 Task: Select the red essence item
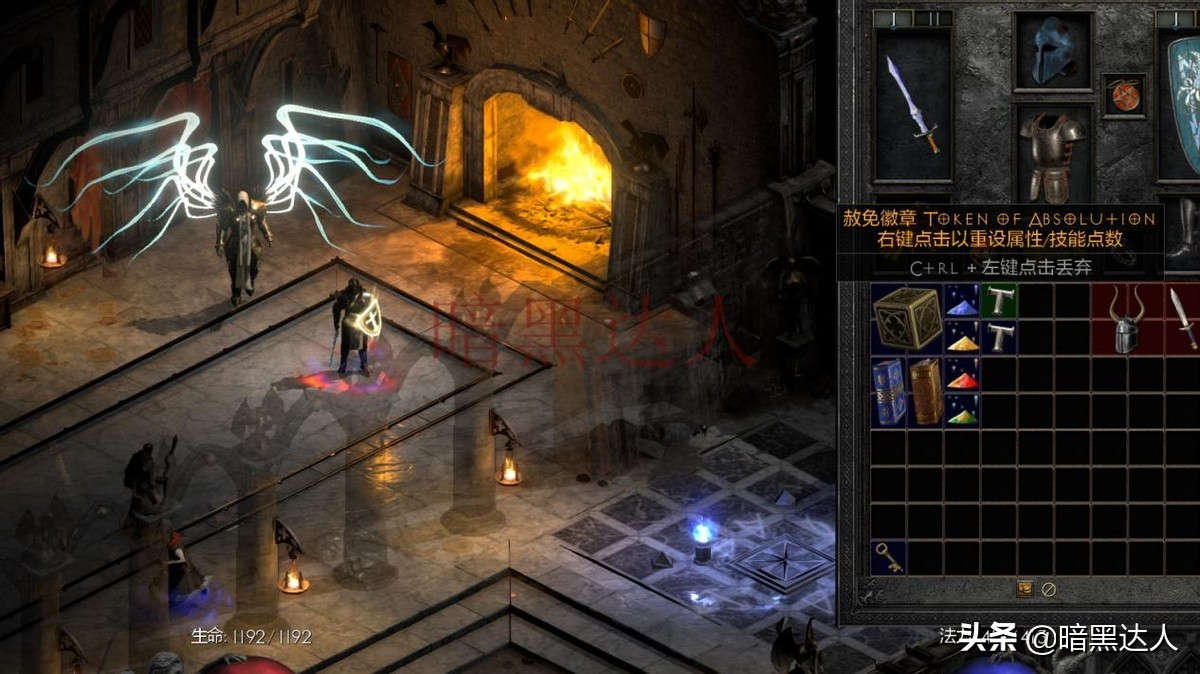tap(963, 374)
